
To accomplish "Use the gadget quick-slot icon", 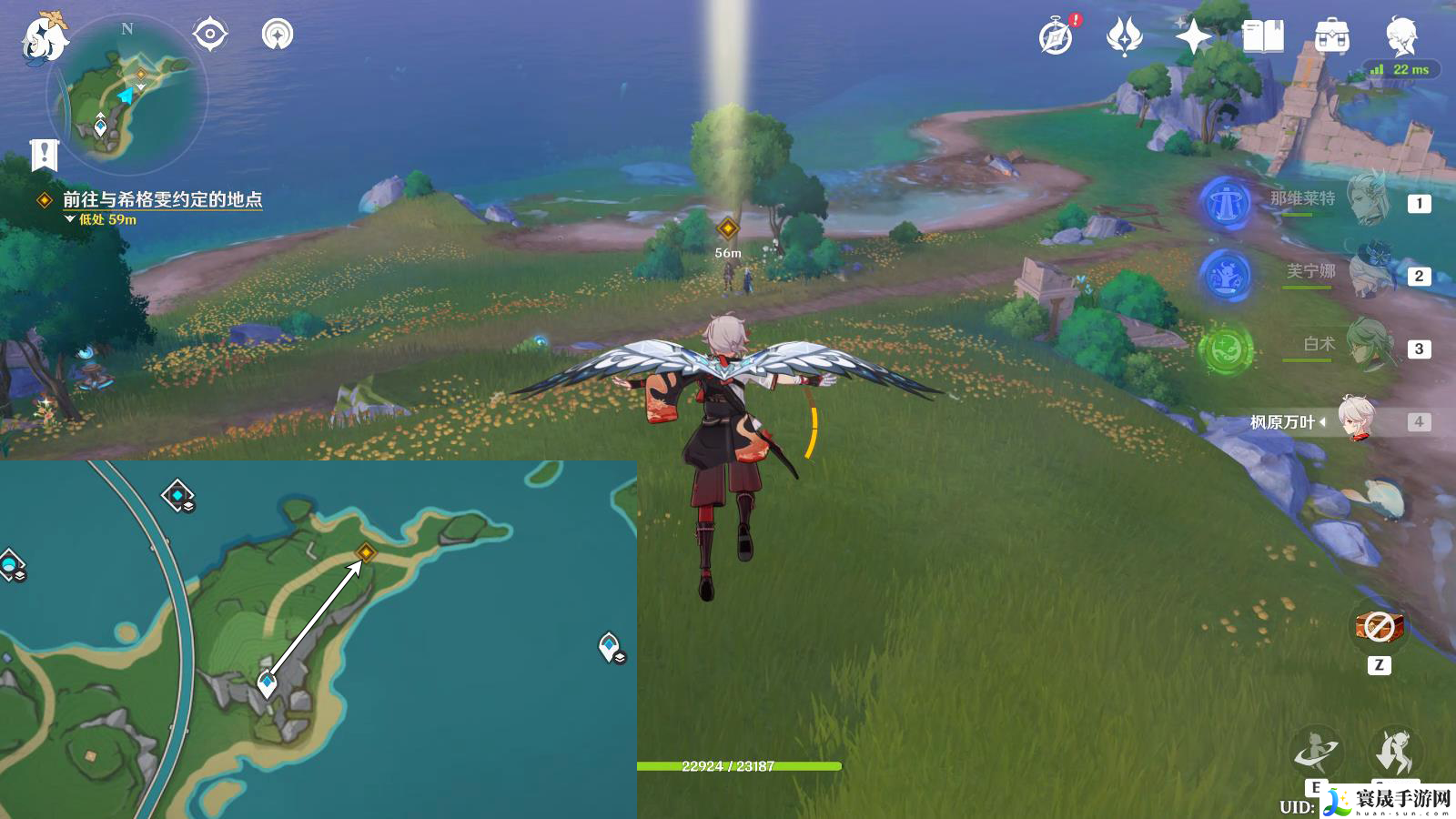I will pos(1379,627).
